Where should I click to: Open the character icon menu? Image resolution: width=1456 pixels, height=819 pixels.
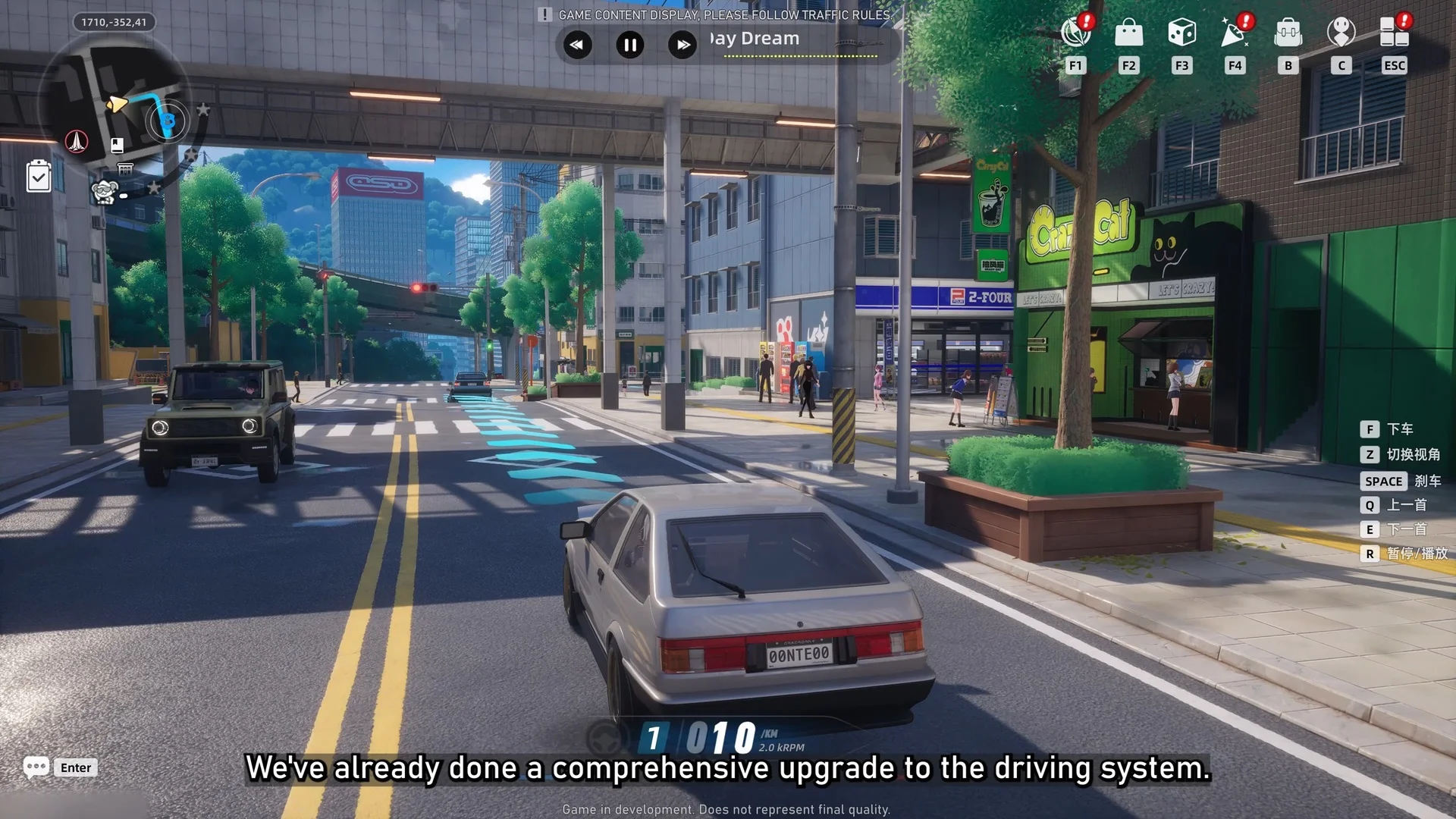coord(1341,33)
